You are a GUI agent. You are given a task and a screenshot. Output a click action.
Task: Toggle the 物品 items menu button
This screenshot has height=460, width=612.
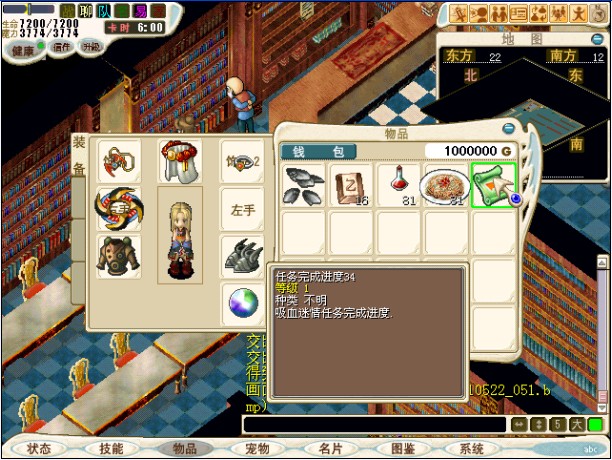184,449
